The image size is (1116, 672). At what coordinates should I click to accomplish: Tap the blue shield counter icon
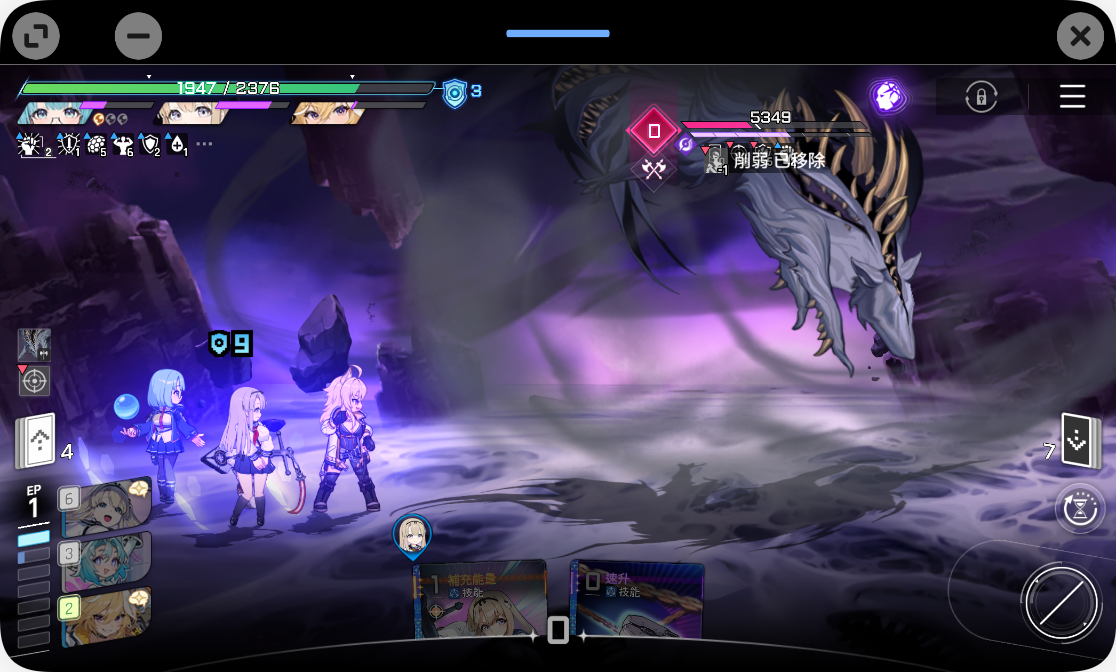455,93
